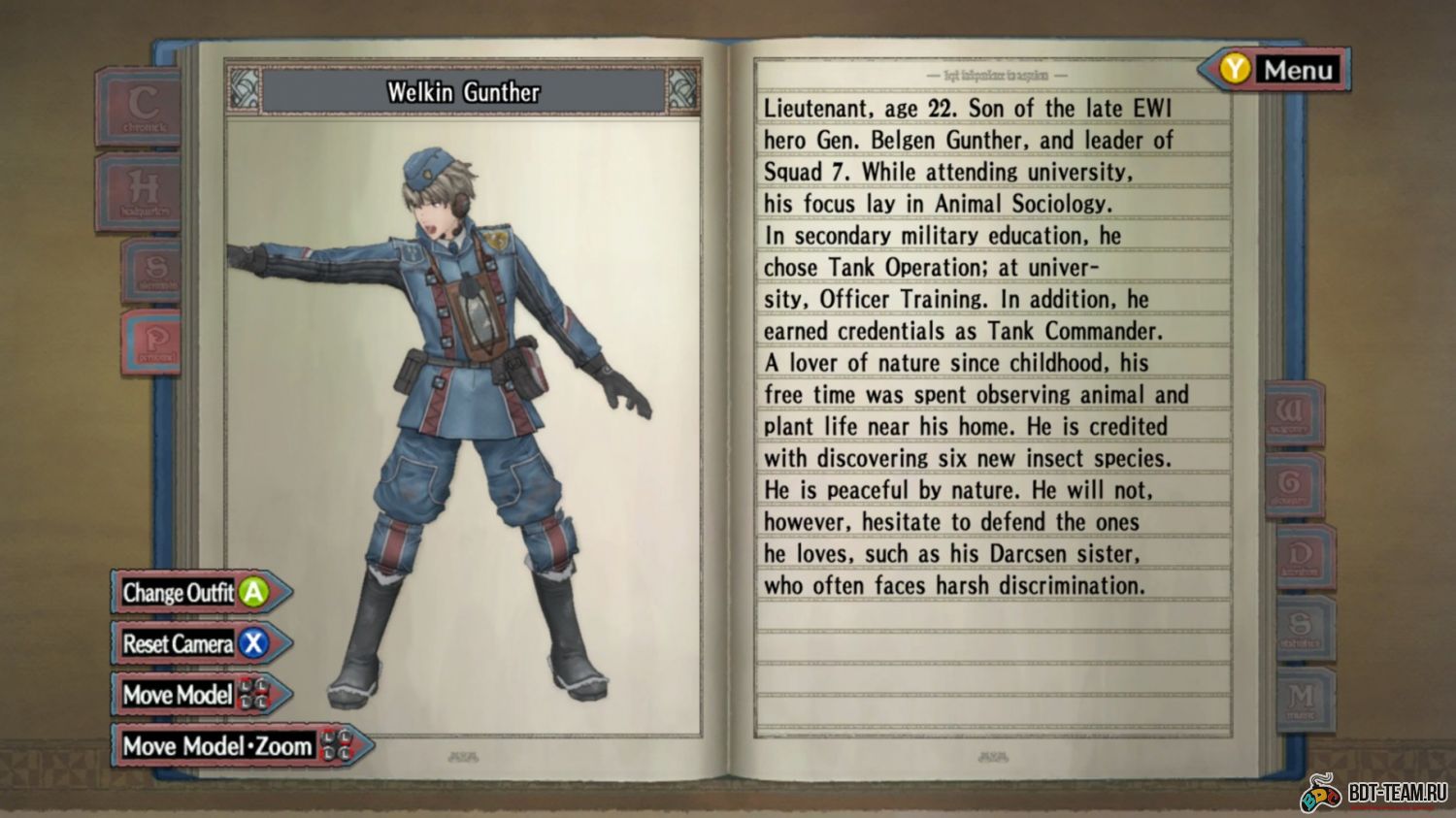Switch to the Chronicle 'C' tab
Viewport: 1456px width, 818px height.
(x=141, y=107)
